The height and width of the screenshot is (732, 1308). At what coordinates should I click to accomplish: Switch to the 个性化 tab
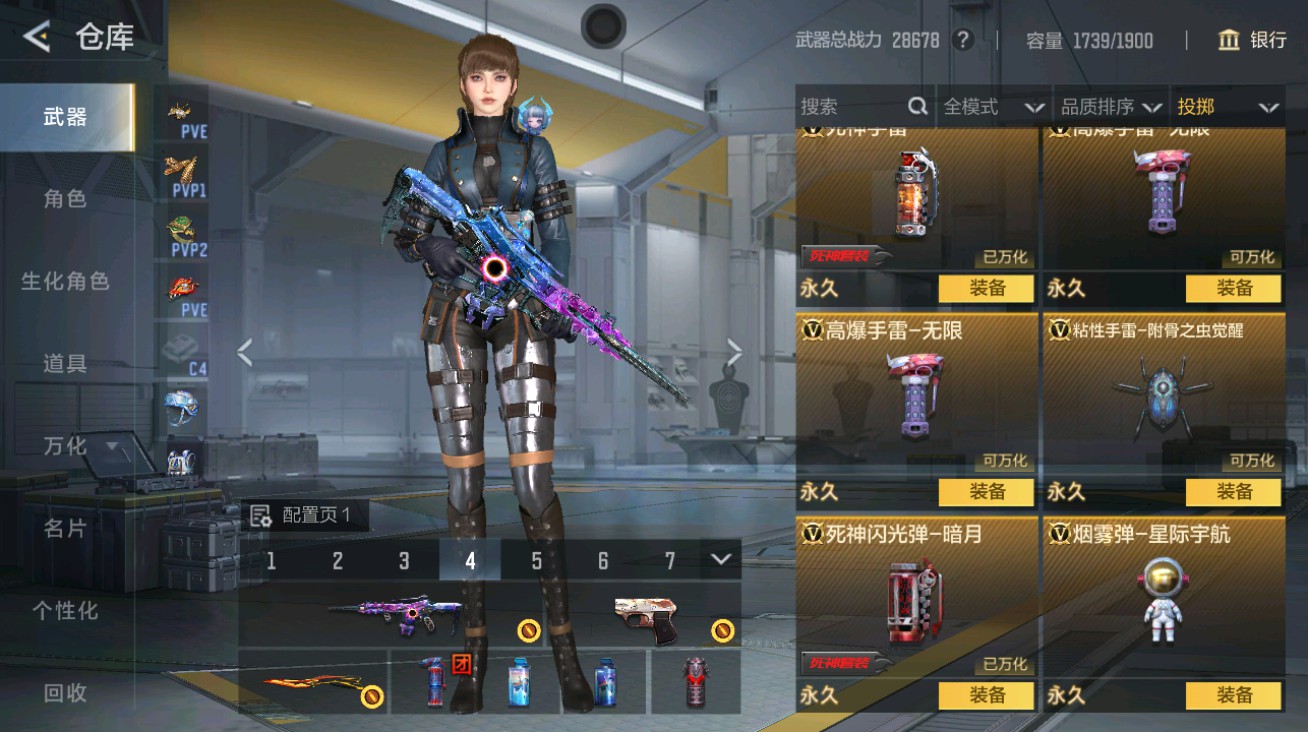point(65,610)
